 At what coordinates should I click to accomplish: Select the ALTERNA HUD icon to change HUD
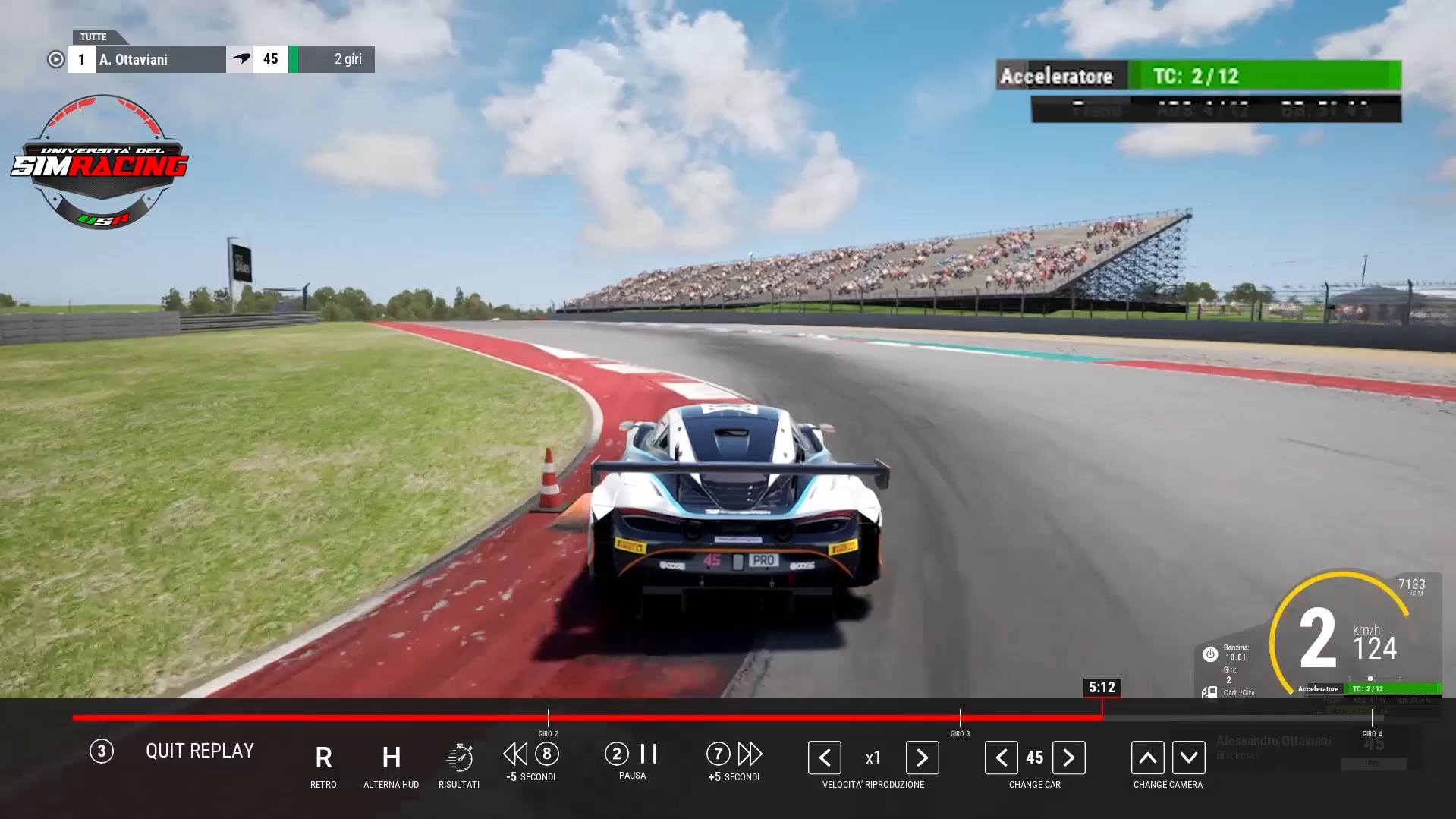tap(391, 757)
